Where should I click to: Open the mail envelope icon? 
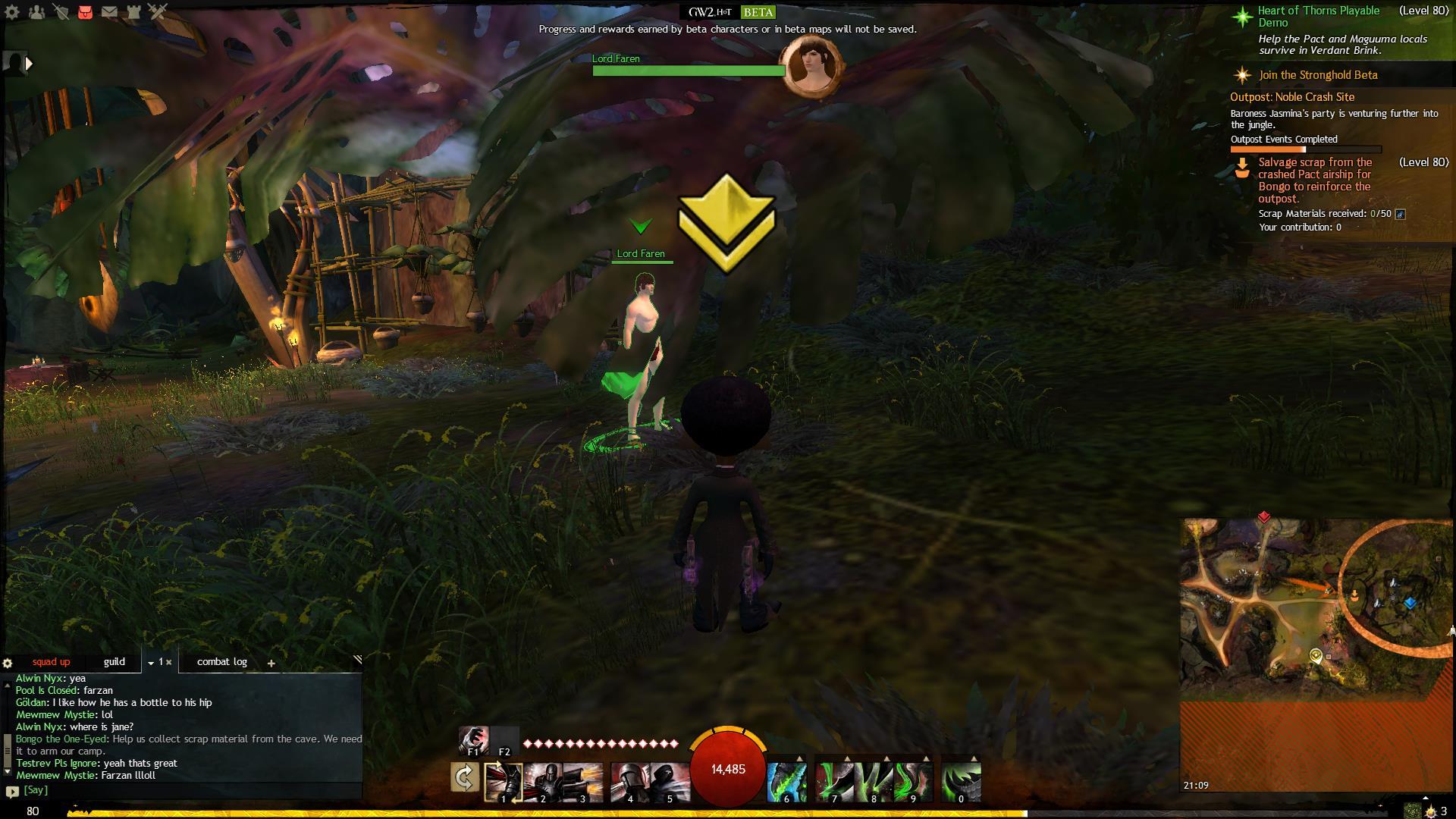109,12
